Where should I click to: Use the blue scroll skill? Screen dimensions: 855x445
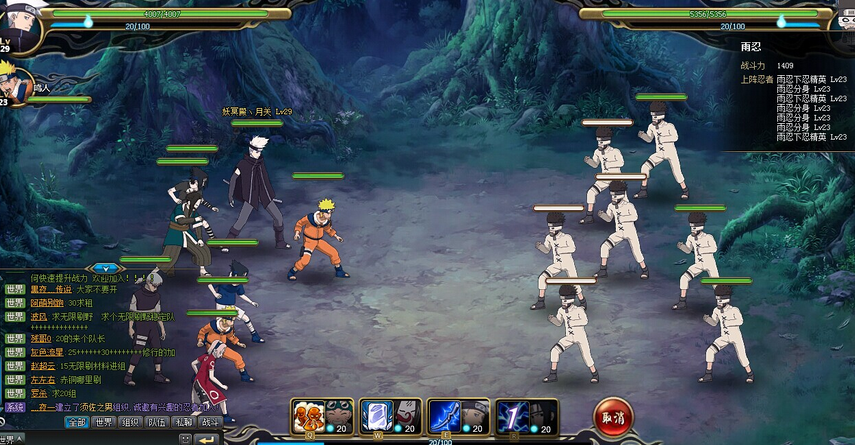point(375,415)
